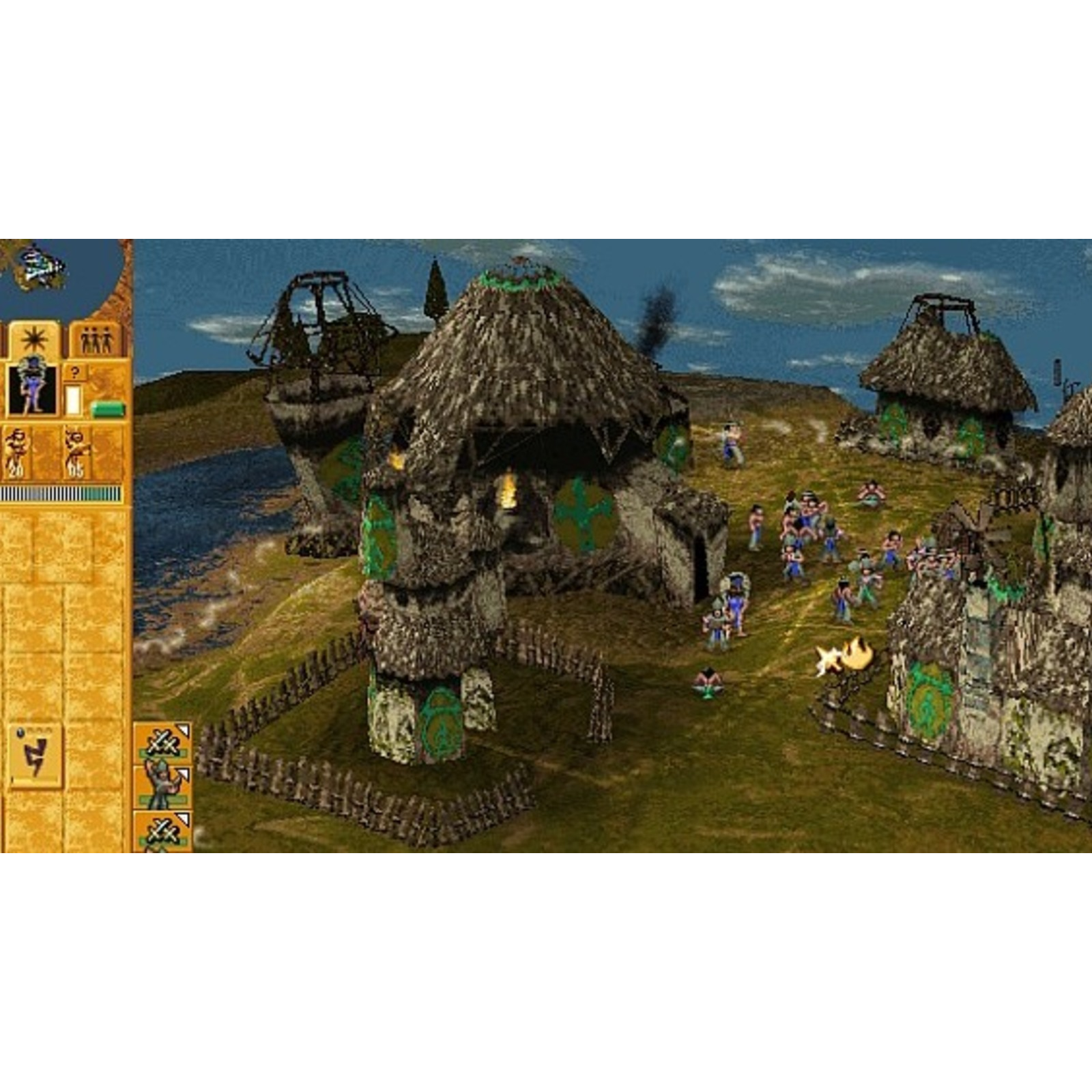Click the warriors icon showing count 65

click(76, 451)
